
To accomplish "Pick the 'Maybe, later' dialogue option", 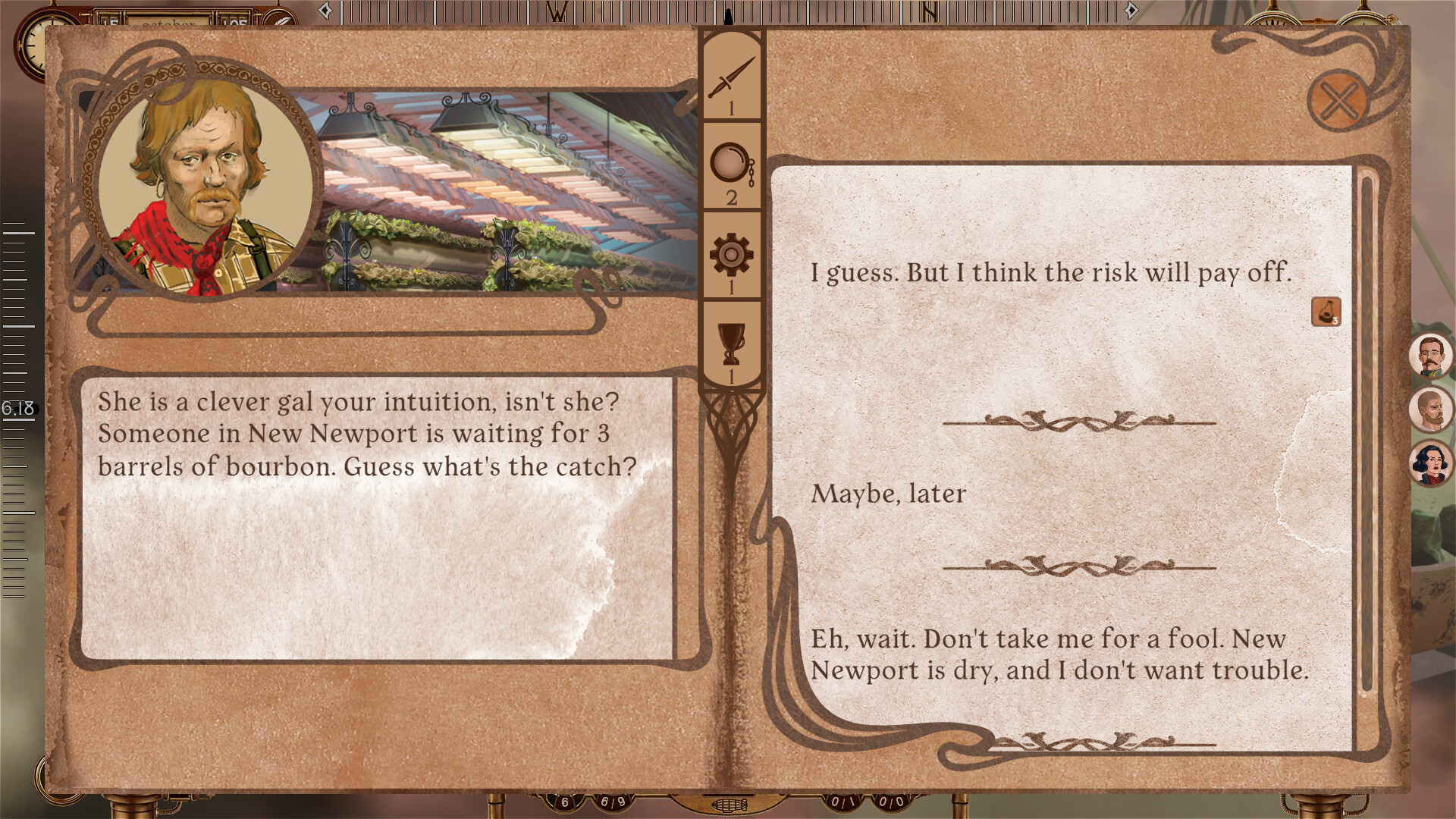I will pos(888,494).
